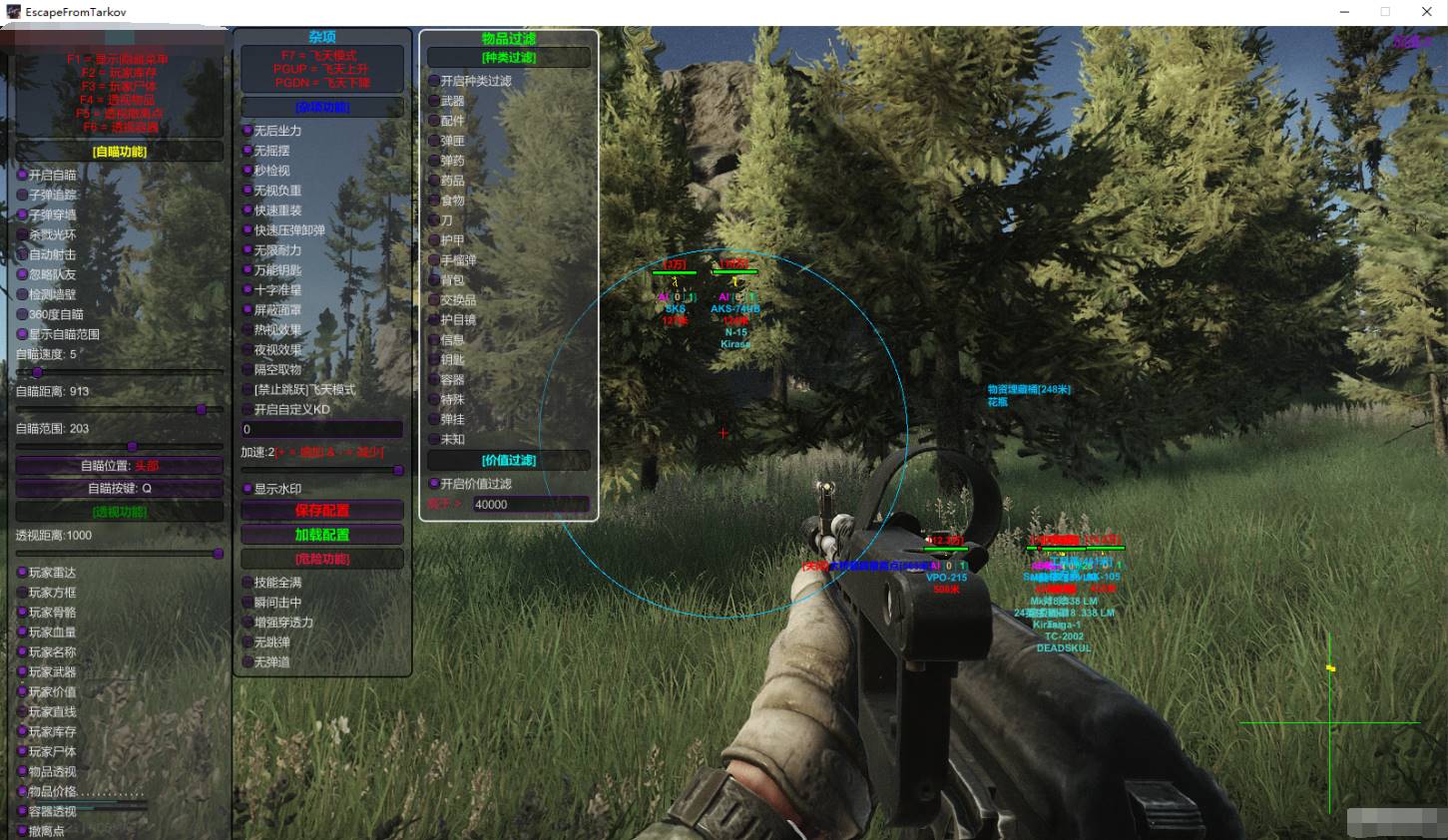Screen dimensions: 1448x840
Task: Toggle the 360度自瞄 checkbox
Action: [23, 314]
